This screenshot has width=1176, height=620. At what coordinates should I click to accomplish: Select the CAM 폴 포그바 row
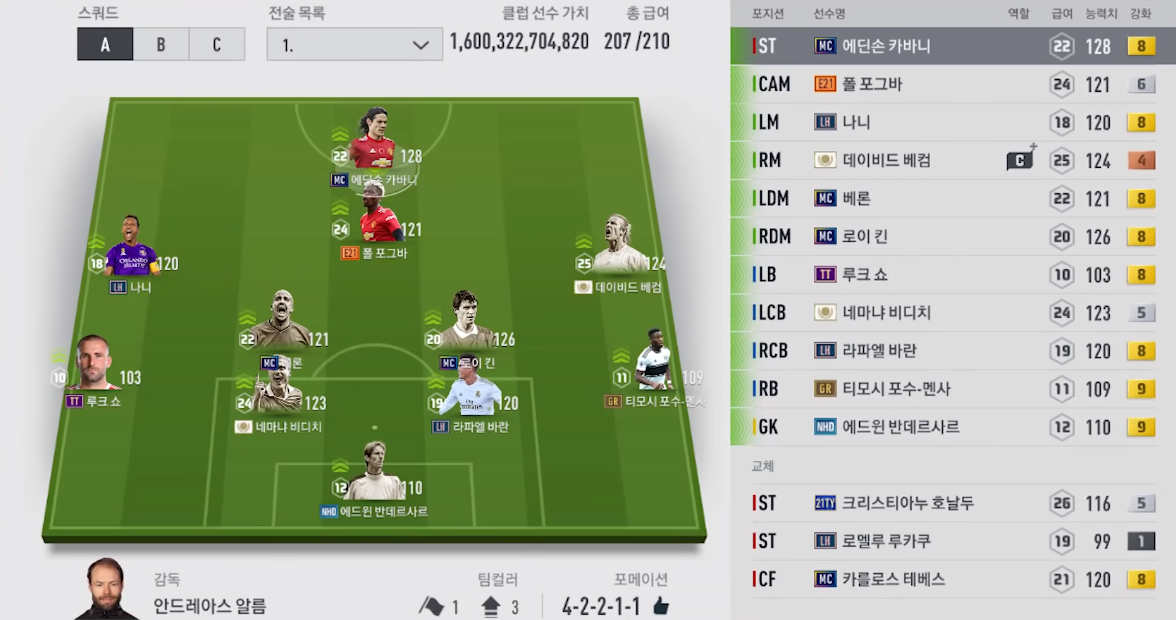click(952, 84)
